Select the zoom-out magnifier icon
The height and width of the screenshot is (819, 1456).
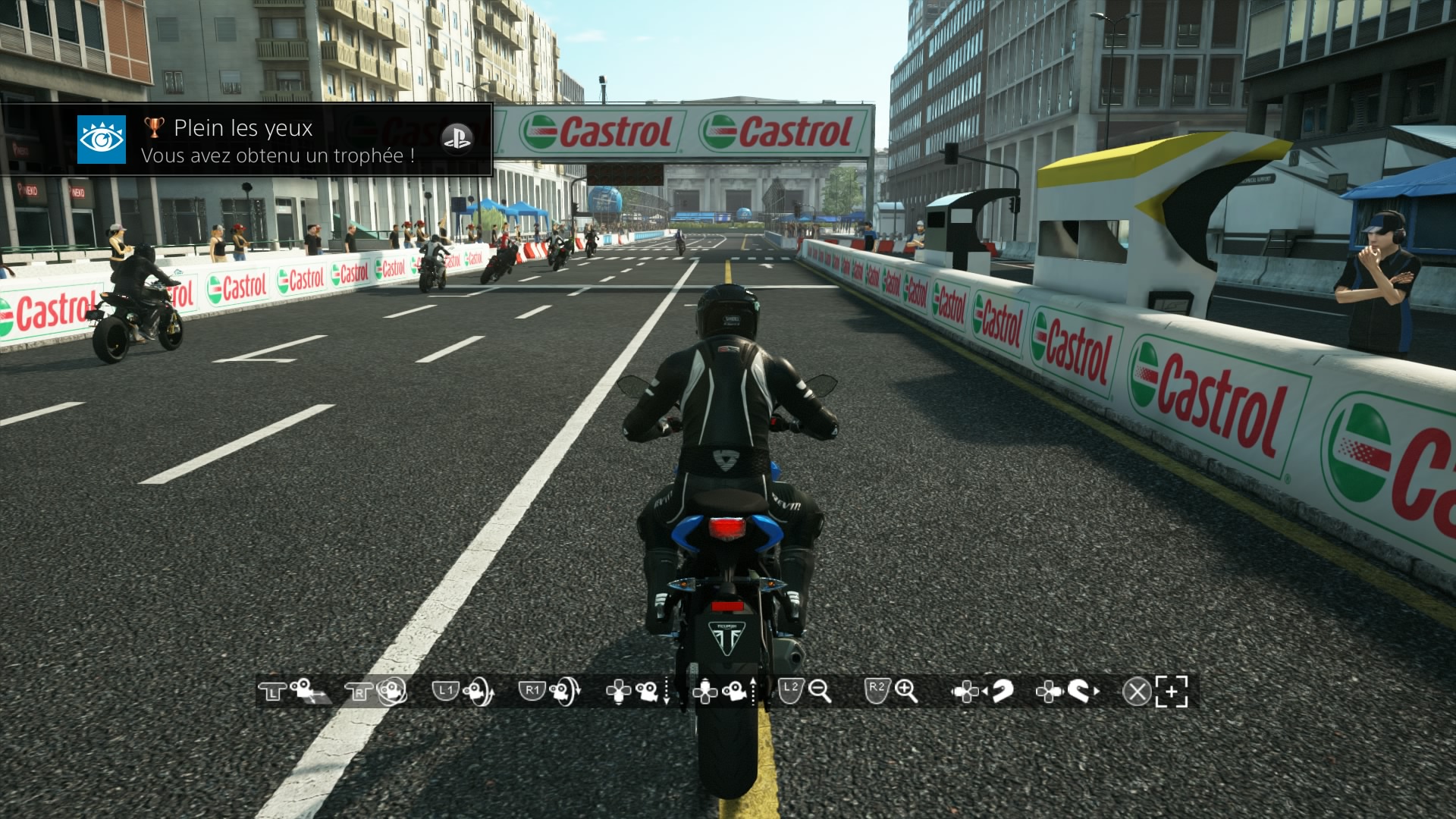pyautogui.click(x=820, y=691)
